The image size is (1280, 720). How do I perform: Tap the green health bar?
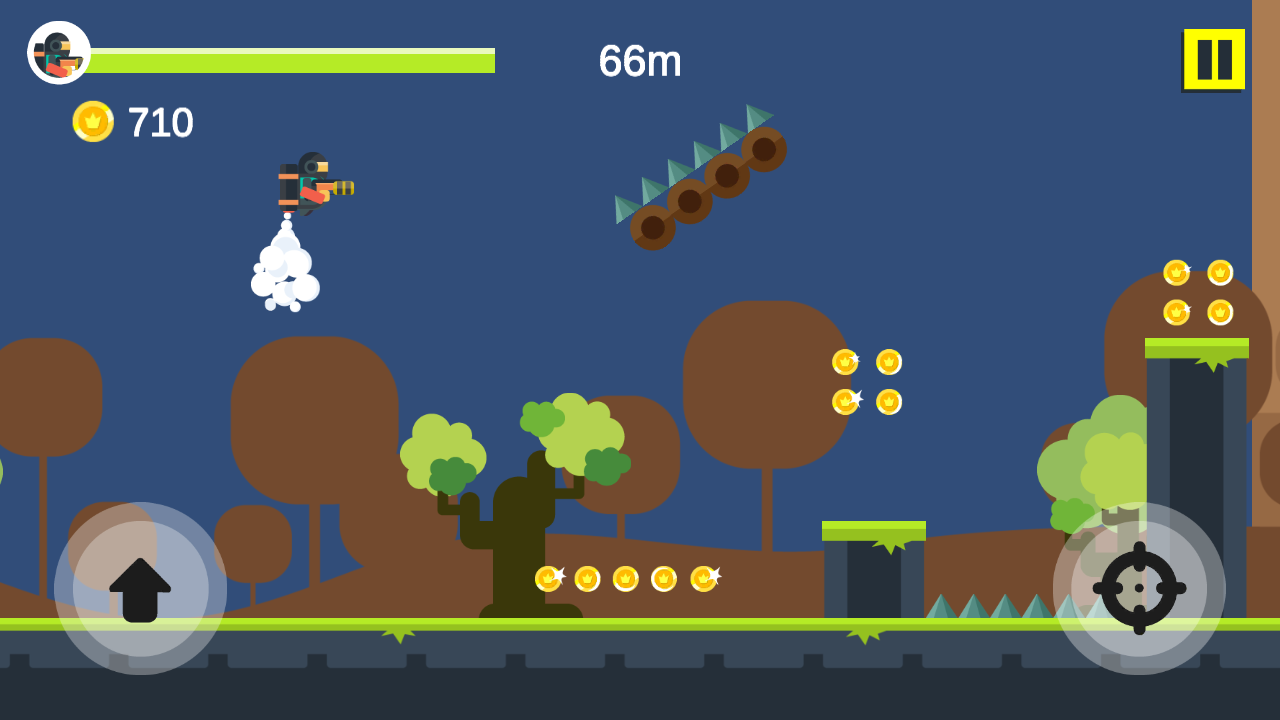(290, 60)
